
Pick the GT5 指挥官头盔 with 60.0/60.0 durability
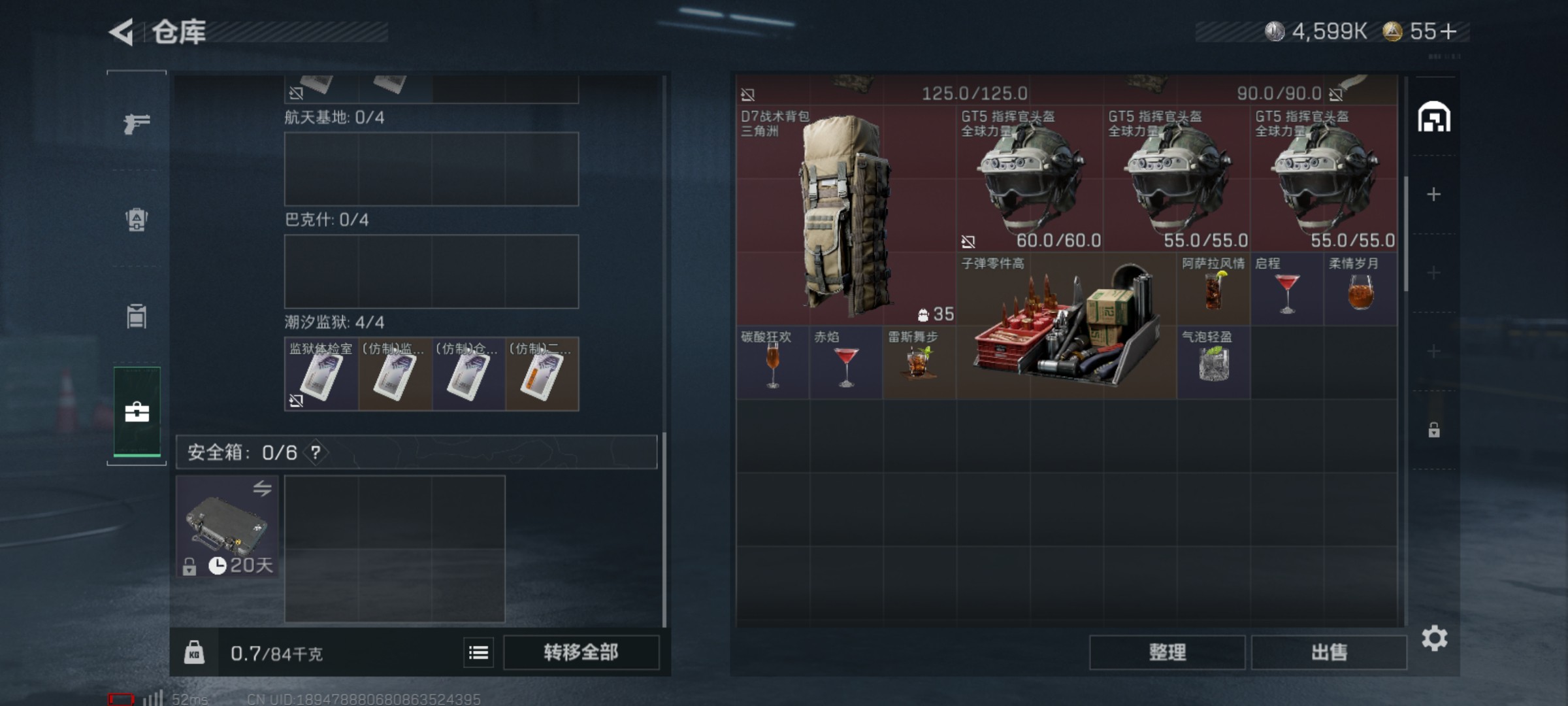pyautogui.click(x=1029, y=178)
